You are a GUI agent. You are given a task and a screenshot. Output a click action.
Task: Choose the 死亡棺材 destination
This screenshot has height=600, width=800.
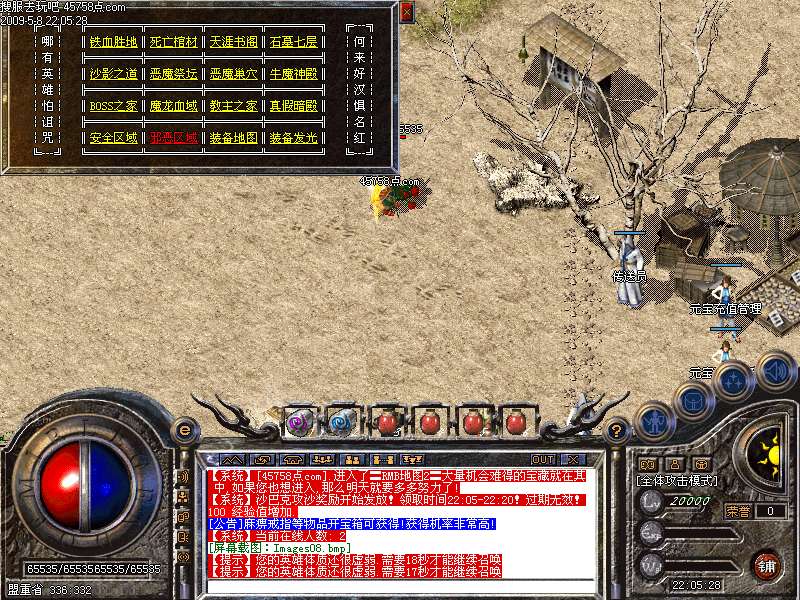coord(174,42)
